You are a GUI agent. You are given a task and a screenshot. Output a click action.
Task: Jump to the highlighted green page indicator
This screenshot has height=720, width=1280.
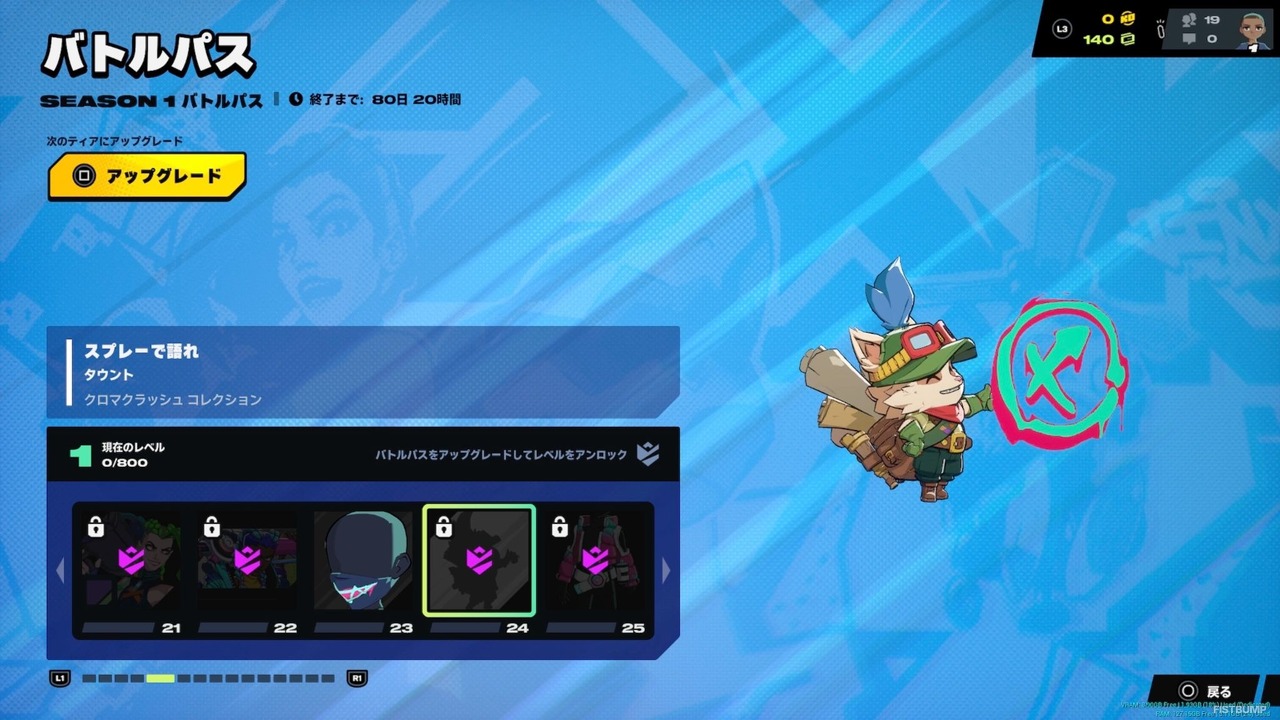[x=160, y=678]
